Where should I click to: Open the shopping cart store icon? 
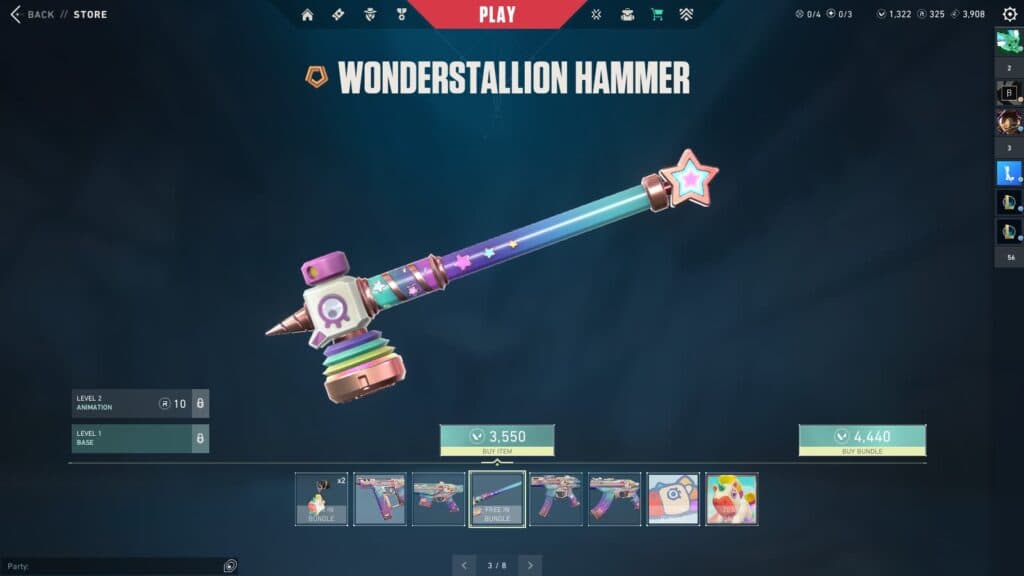point(657,14)
